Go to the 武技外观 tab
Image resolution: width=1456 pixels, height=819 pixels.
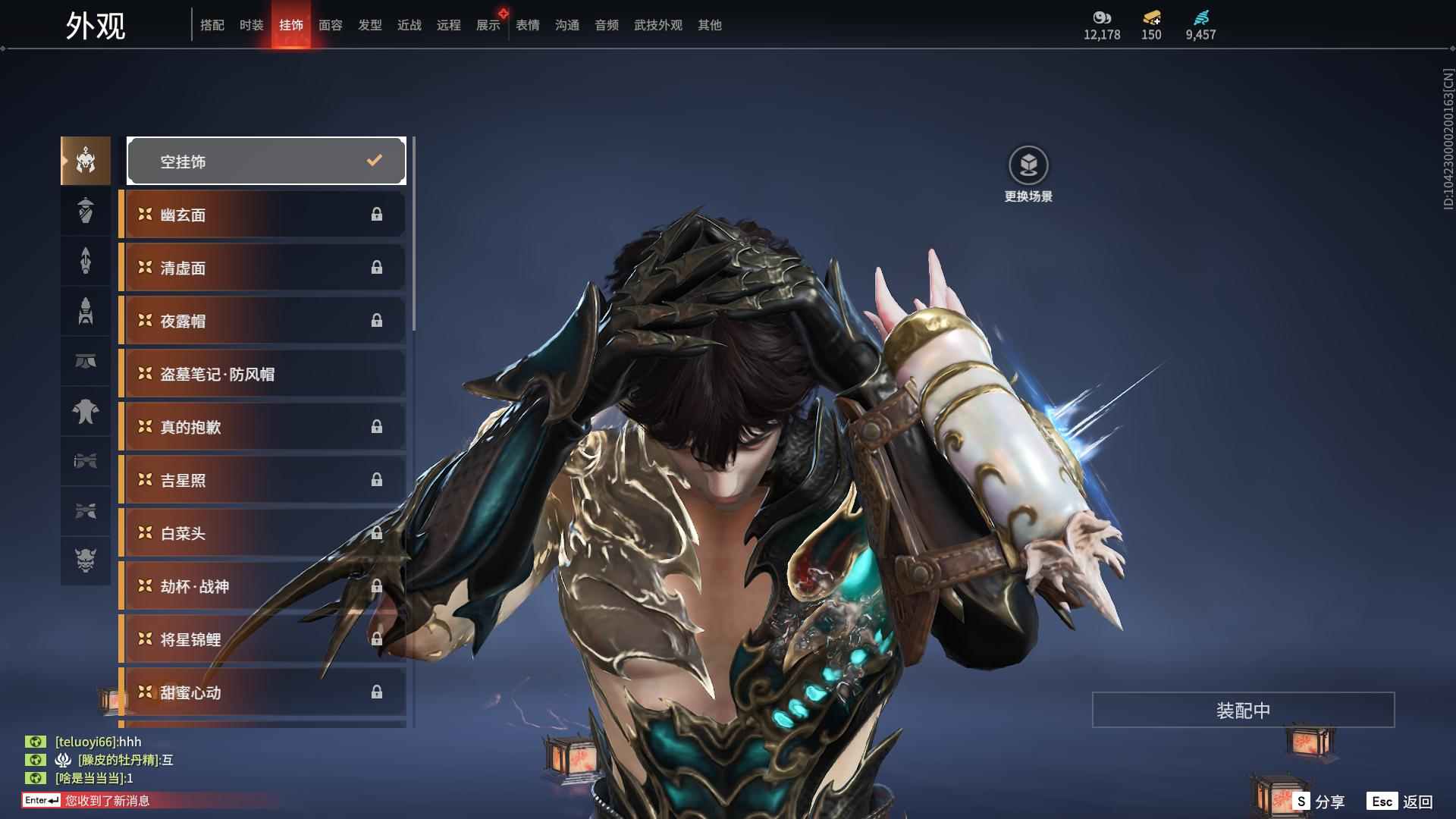(657, 25)
